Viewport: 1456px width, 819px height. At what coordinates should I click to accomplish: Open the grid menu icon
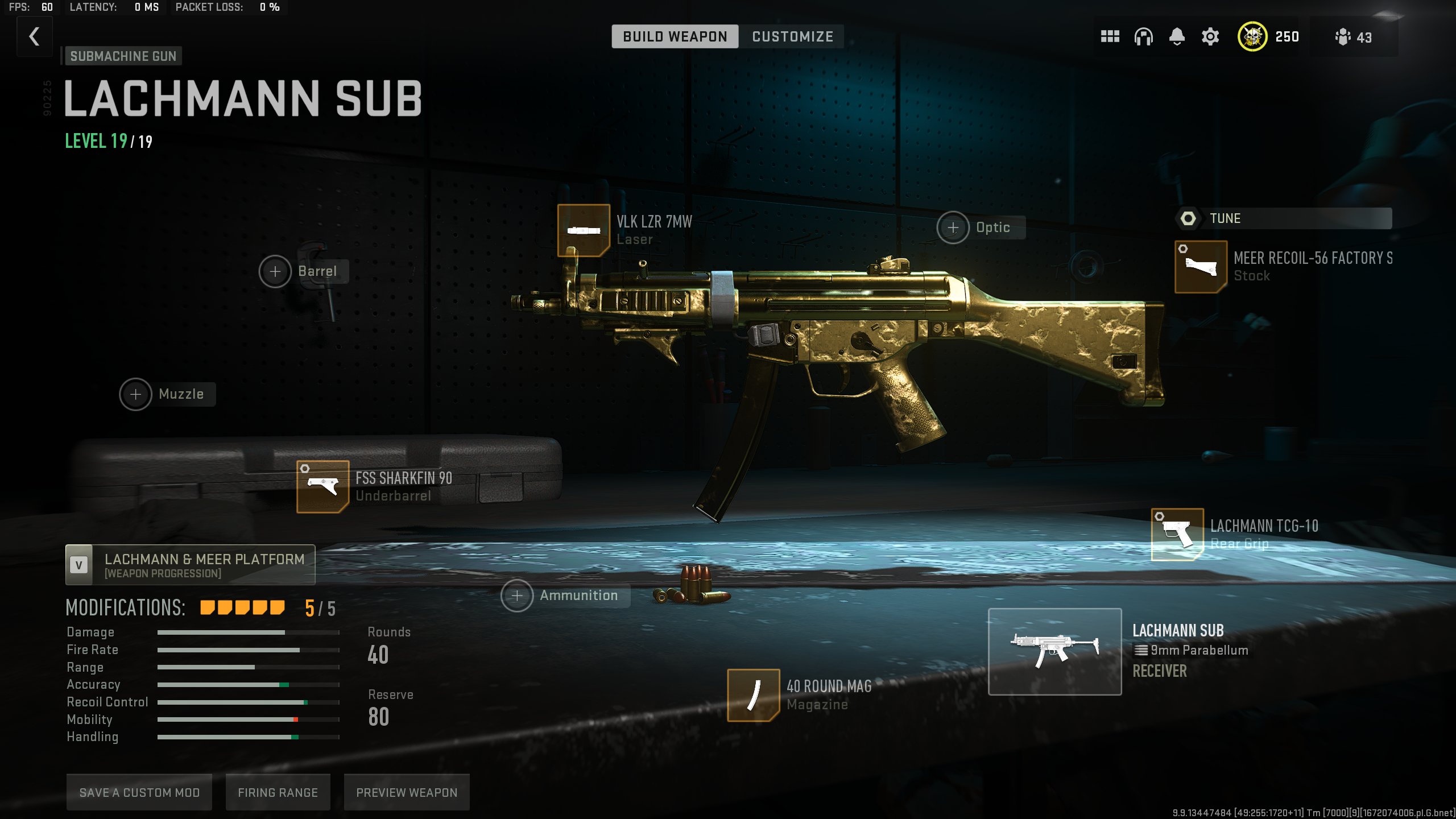1110,37
